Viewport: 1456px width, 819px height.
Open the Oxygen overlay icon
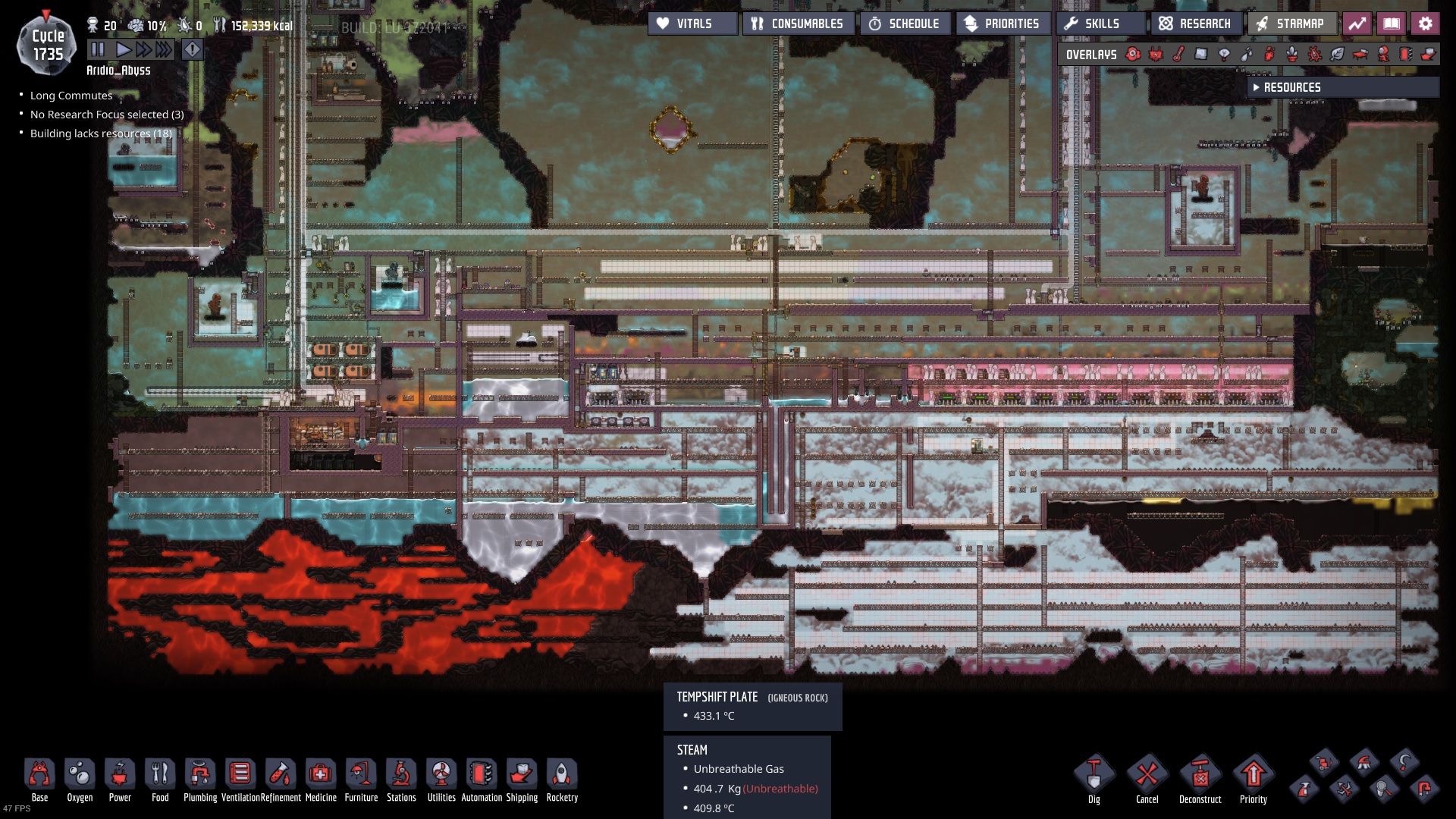tap(1132, 54)
